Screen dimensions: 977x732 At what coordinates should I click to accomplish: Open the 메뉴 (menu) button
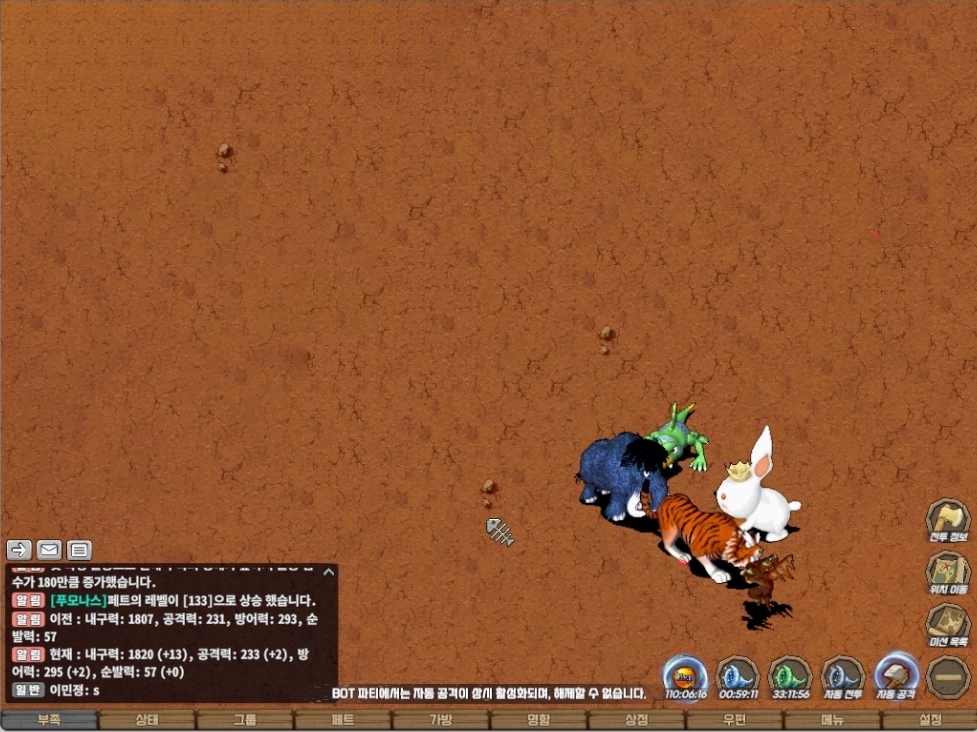coord(833,720)
